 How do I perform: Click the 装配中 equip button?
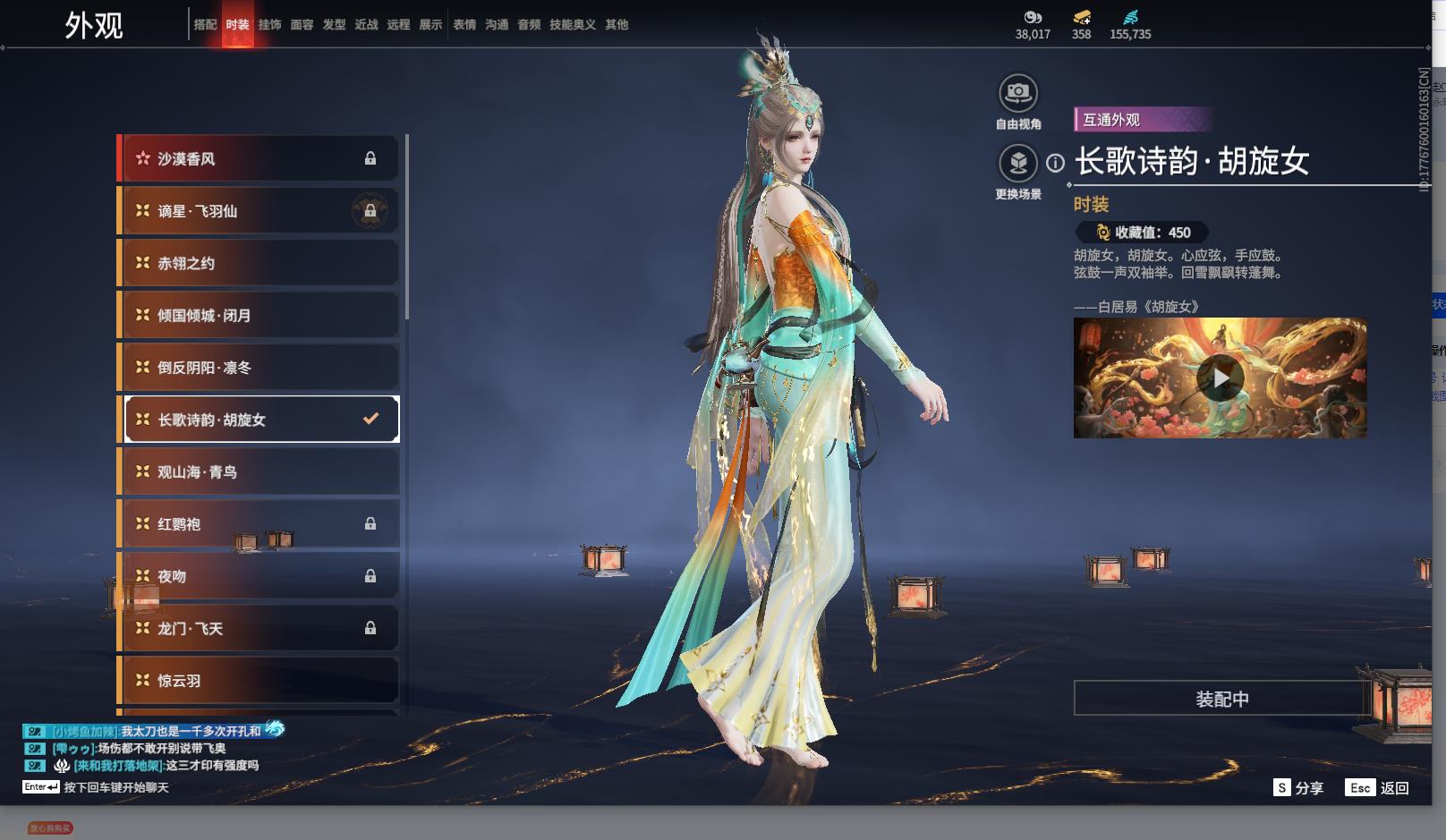(1221, 699)
